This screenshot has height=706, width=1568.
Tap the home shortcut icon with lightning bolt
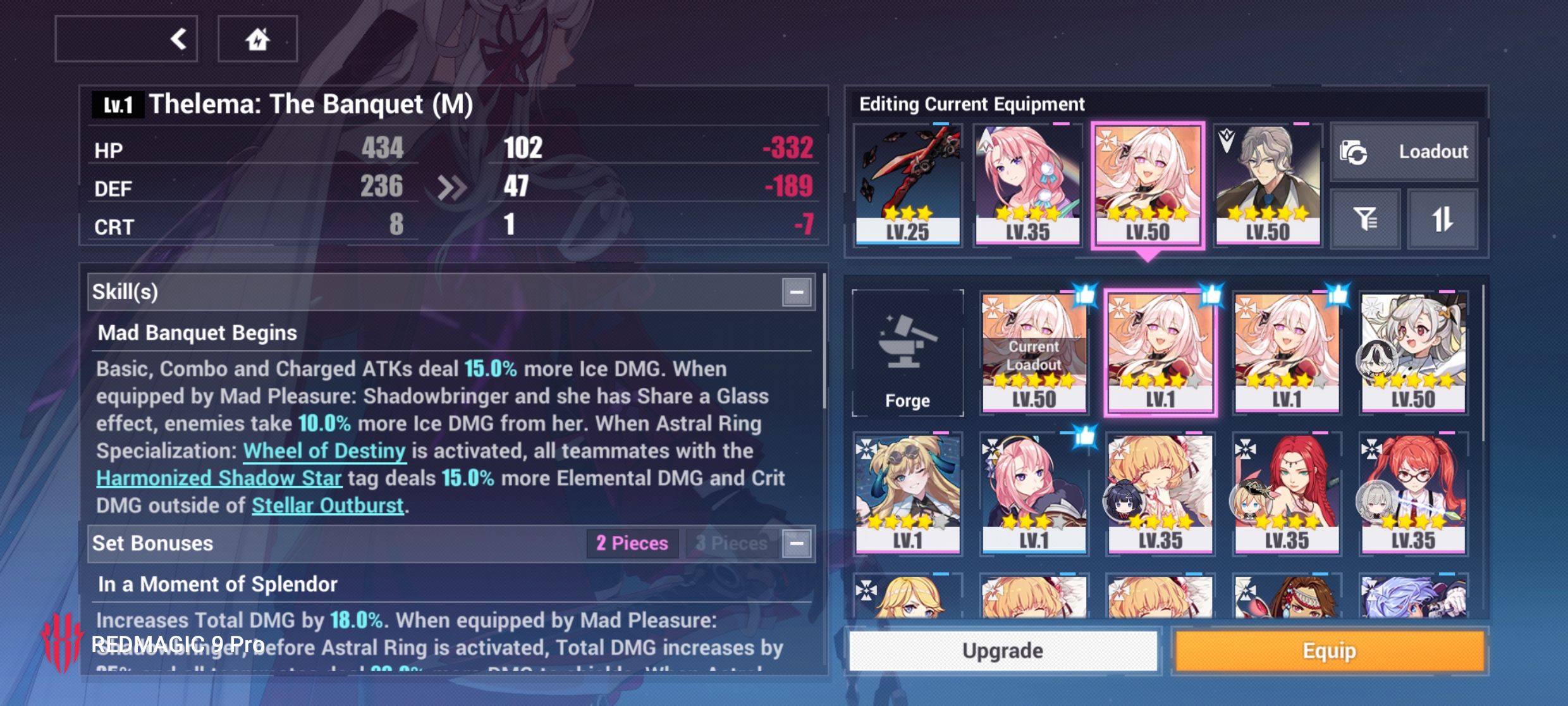tap(258, 38)
